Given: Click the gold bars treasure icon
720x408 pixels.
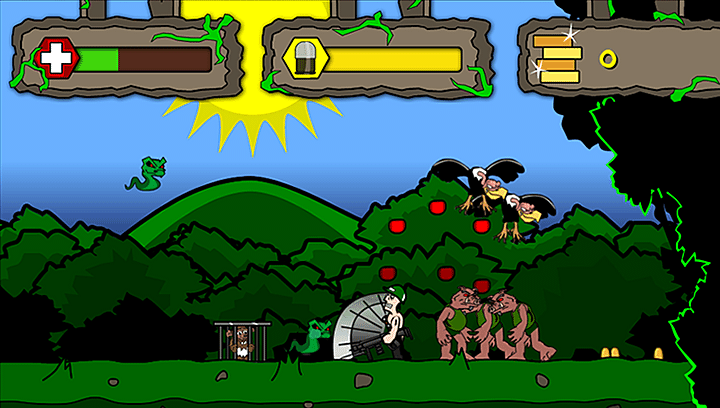Looking at the screenshot, I should coord(556,58).
